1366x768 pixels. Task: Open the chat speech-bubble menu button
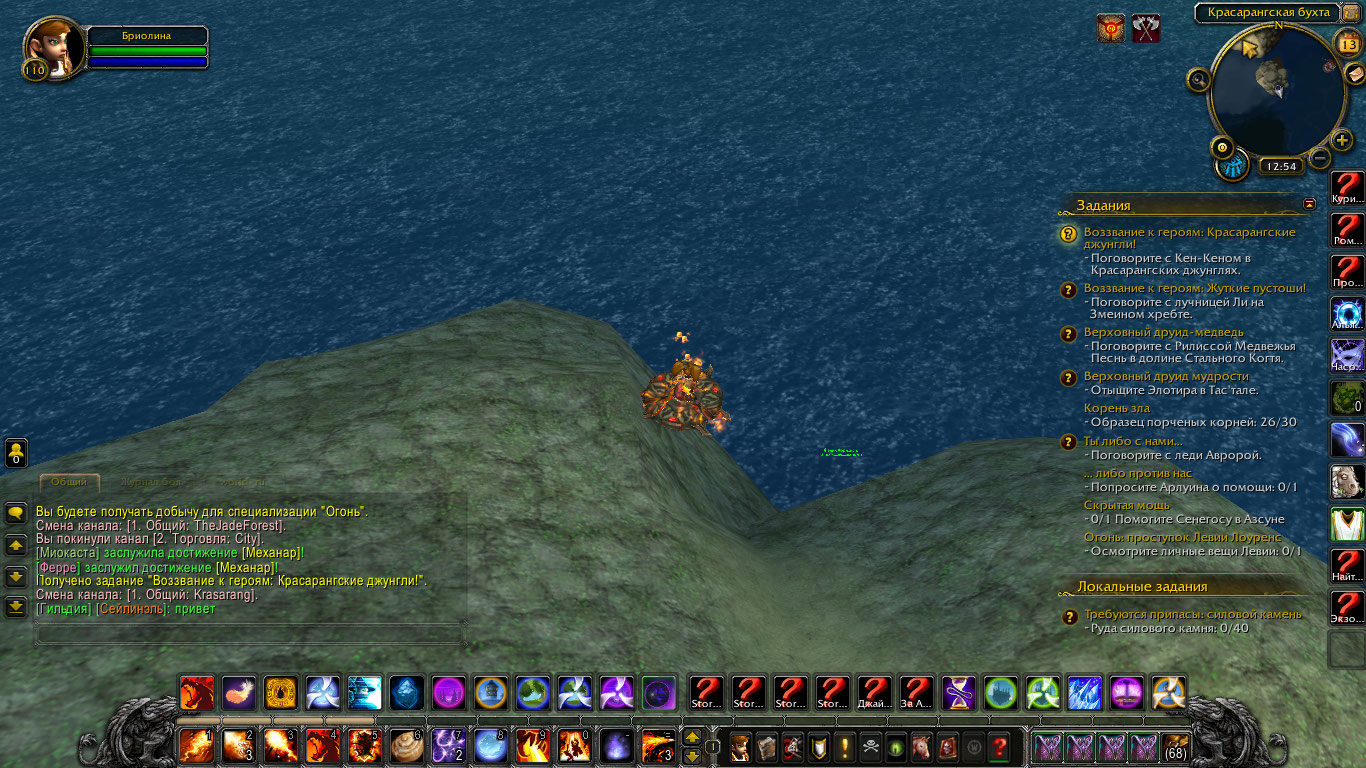tap(16, 513)
